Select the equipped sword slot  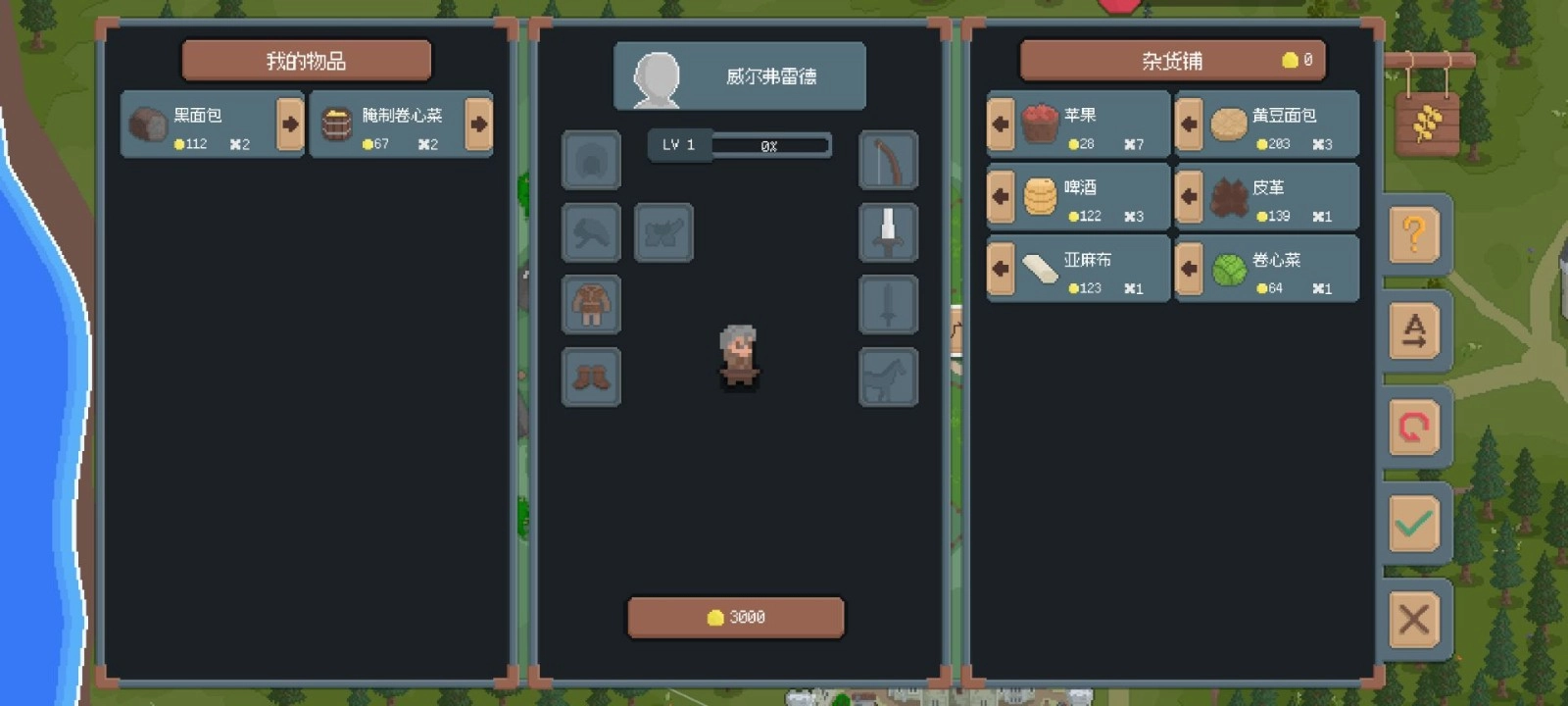[x=888, y=232]
